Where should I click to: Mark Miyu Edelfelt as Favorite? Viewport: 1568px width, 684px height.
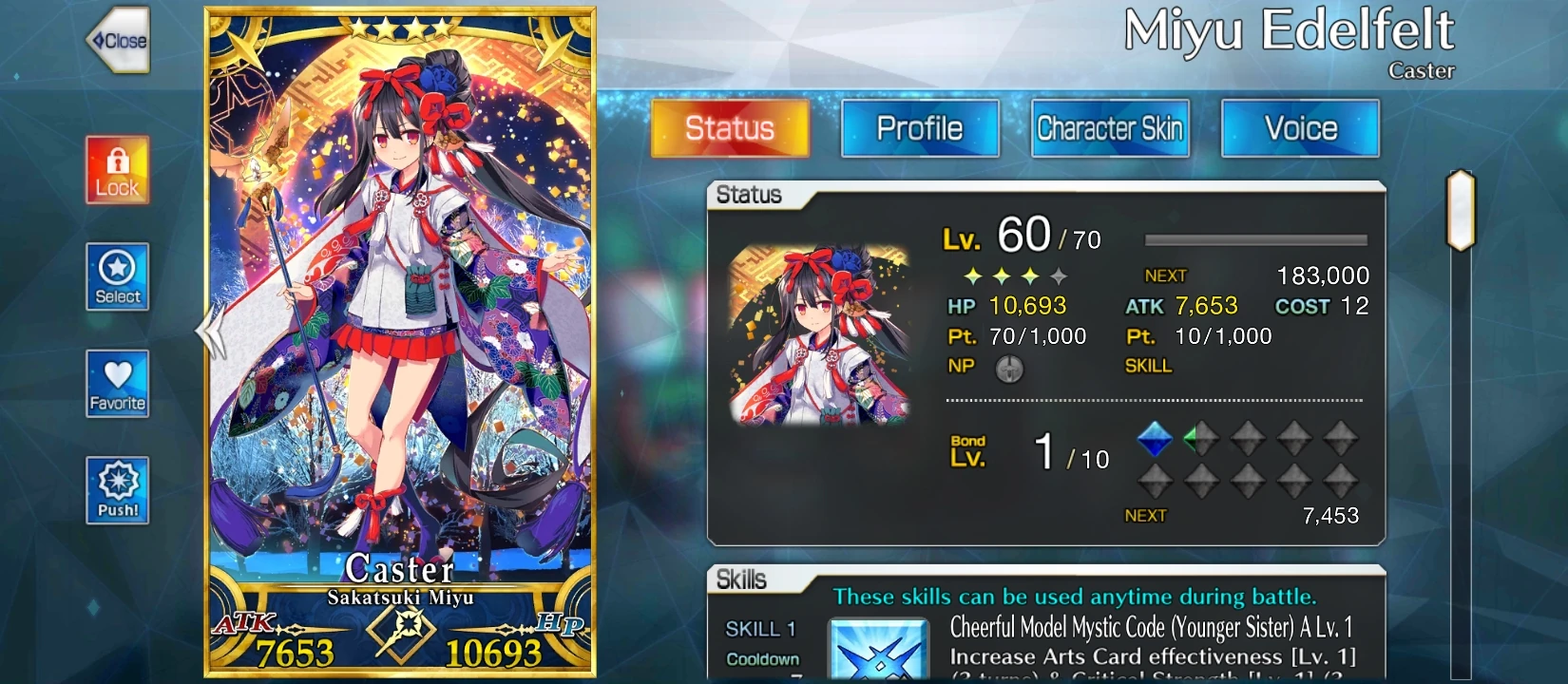click(117, 385)
